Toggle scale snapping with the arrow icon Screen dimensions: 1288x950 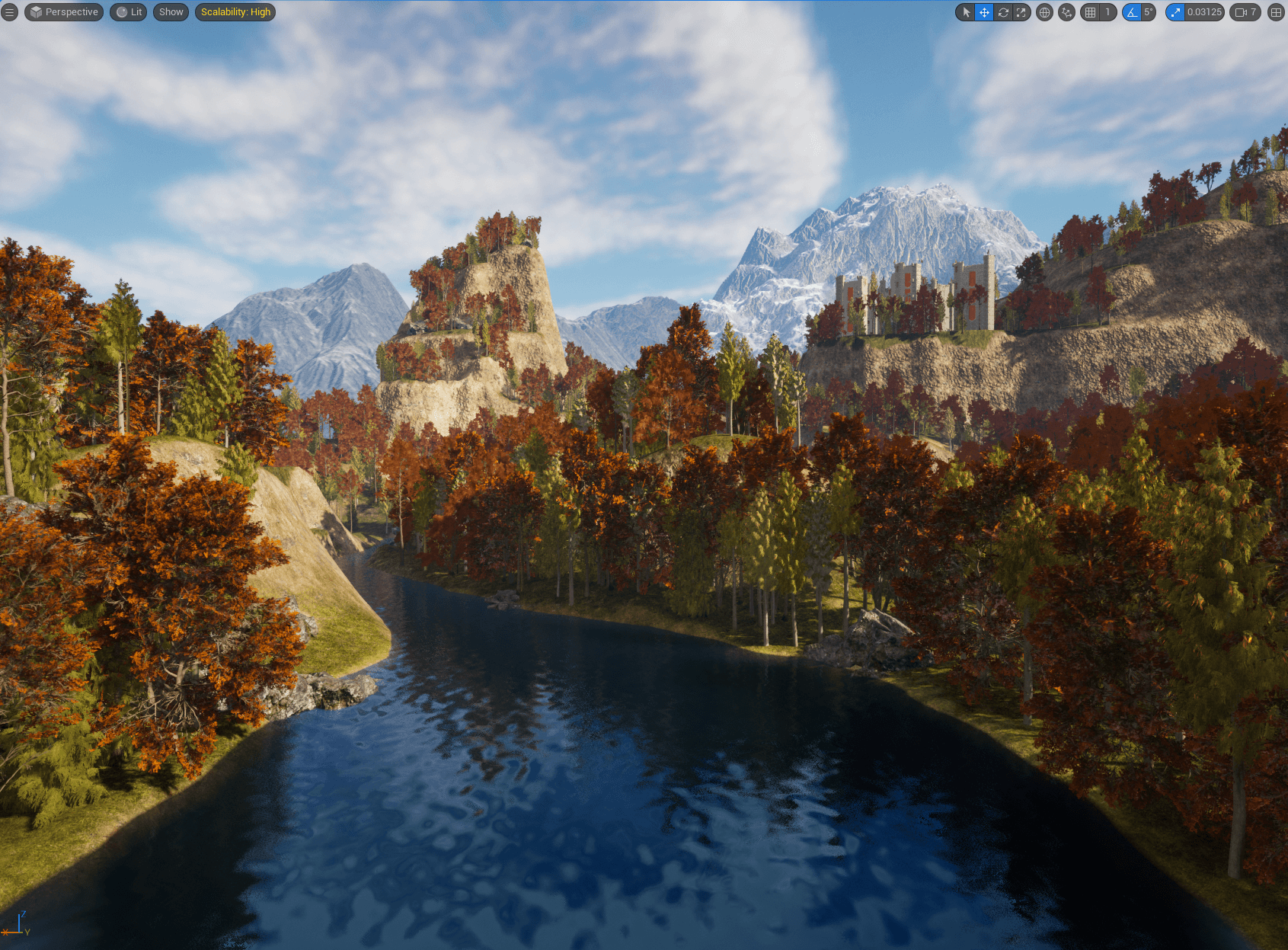[x=1175, y=12]
